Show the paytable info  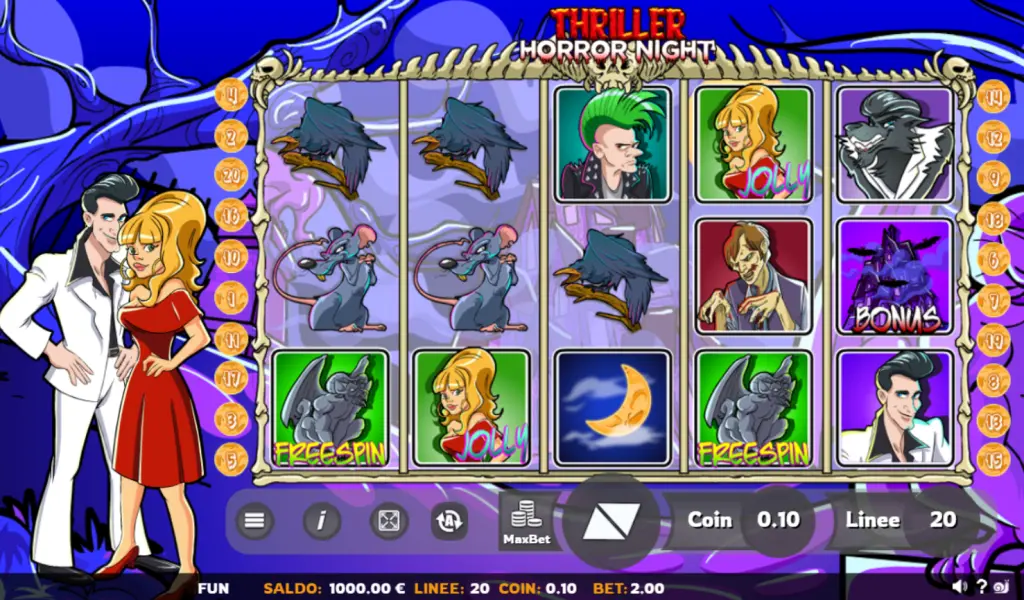(x=322, y=520)
